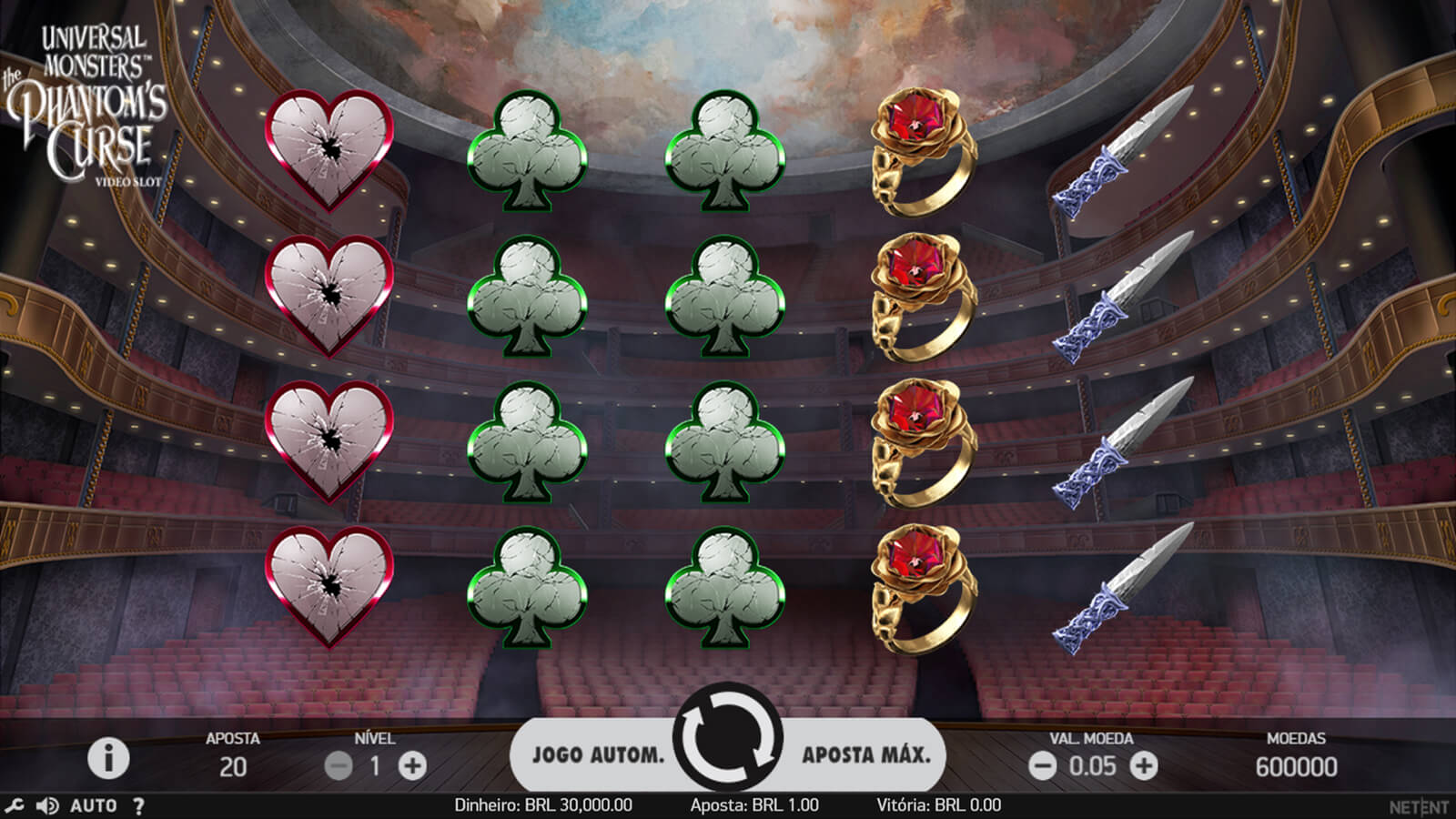Decrease the NÍVEL bet level
This screenshot has height=819, width=1456.
pos(339,766)
